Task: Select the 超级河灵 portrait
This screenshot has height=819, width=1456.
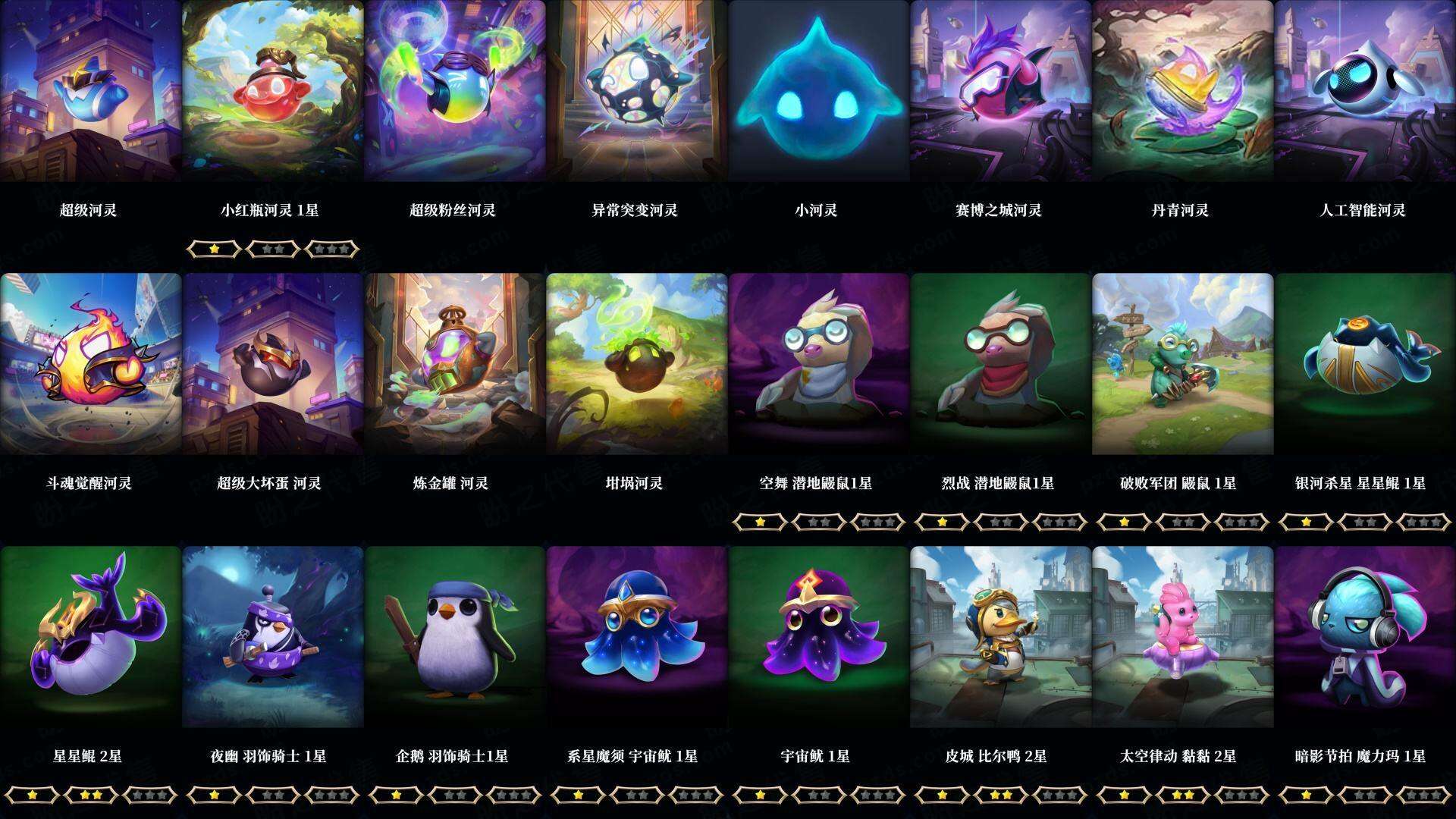Action: pyautogui.click(x=91, y=91)
